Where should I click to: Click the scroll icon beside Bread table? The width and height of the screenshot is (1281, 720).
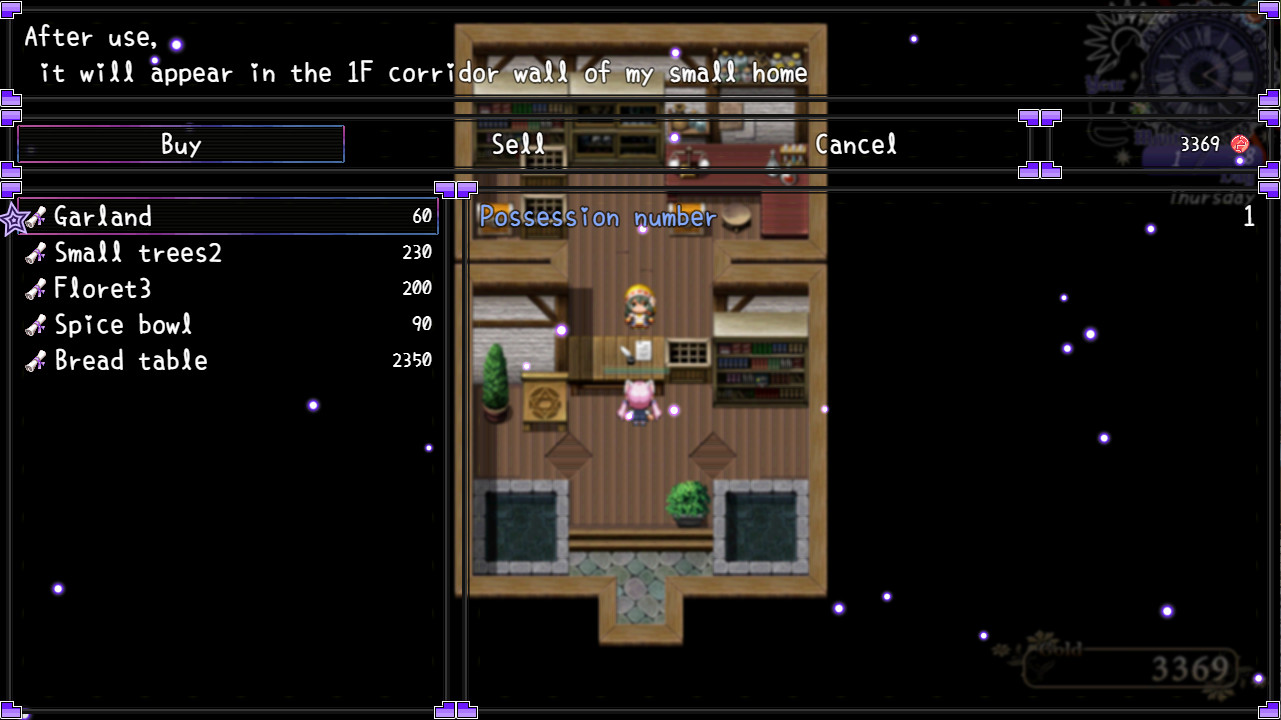coord(36,360)
